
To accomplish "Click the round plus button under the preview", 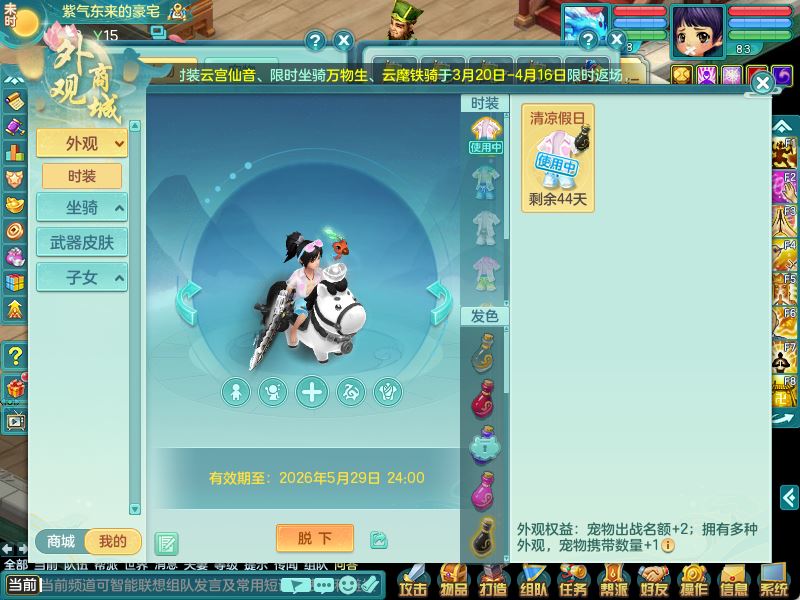I will [312, 392].
